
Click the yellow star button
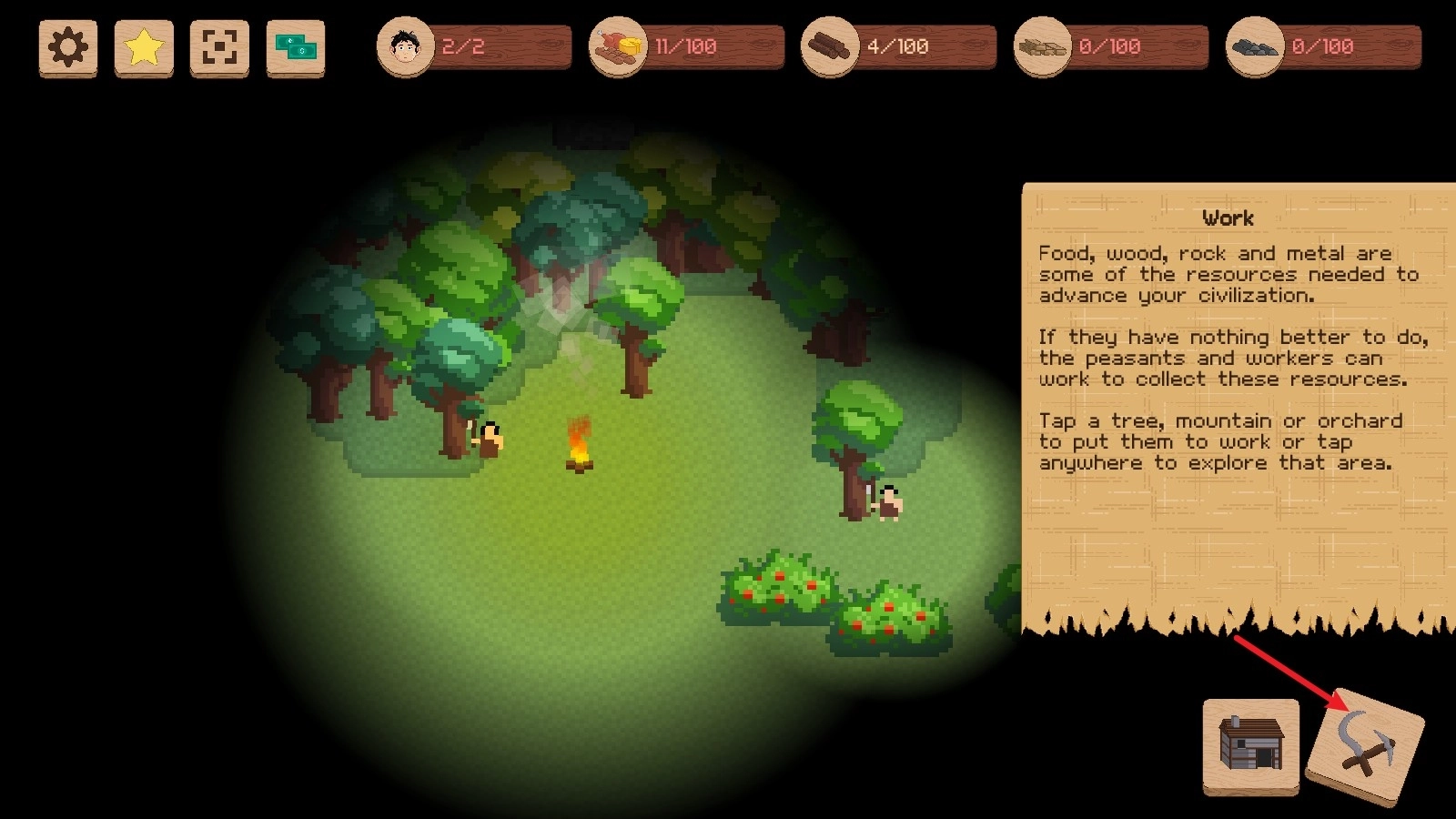coord(144,47)
